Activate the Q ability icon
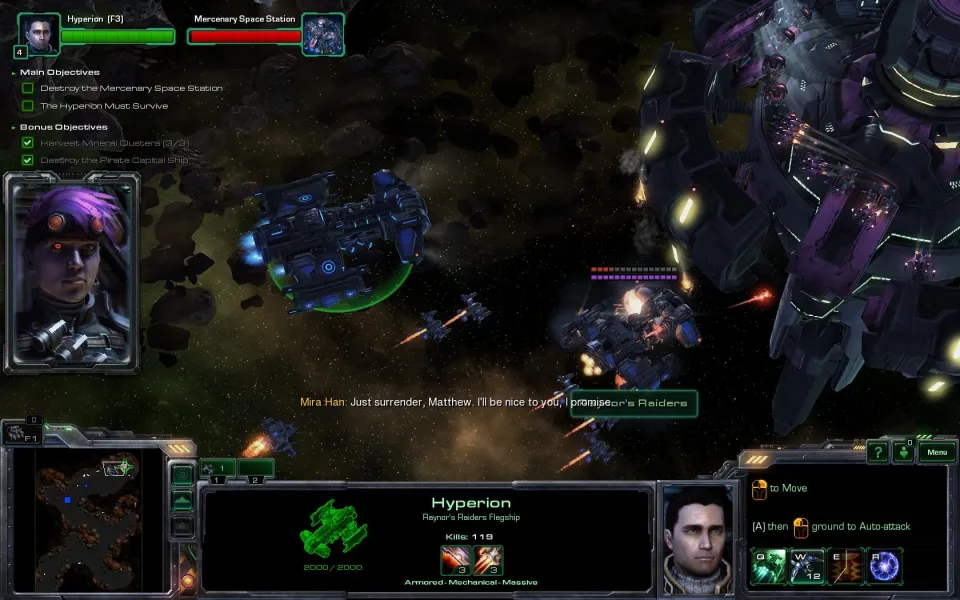This screenshot has height=600, width=960. [767, 565]
